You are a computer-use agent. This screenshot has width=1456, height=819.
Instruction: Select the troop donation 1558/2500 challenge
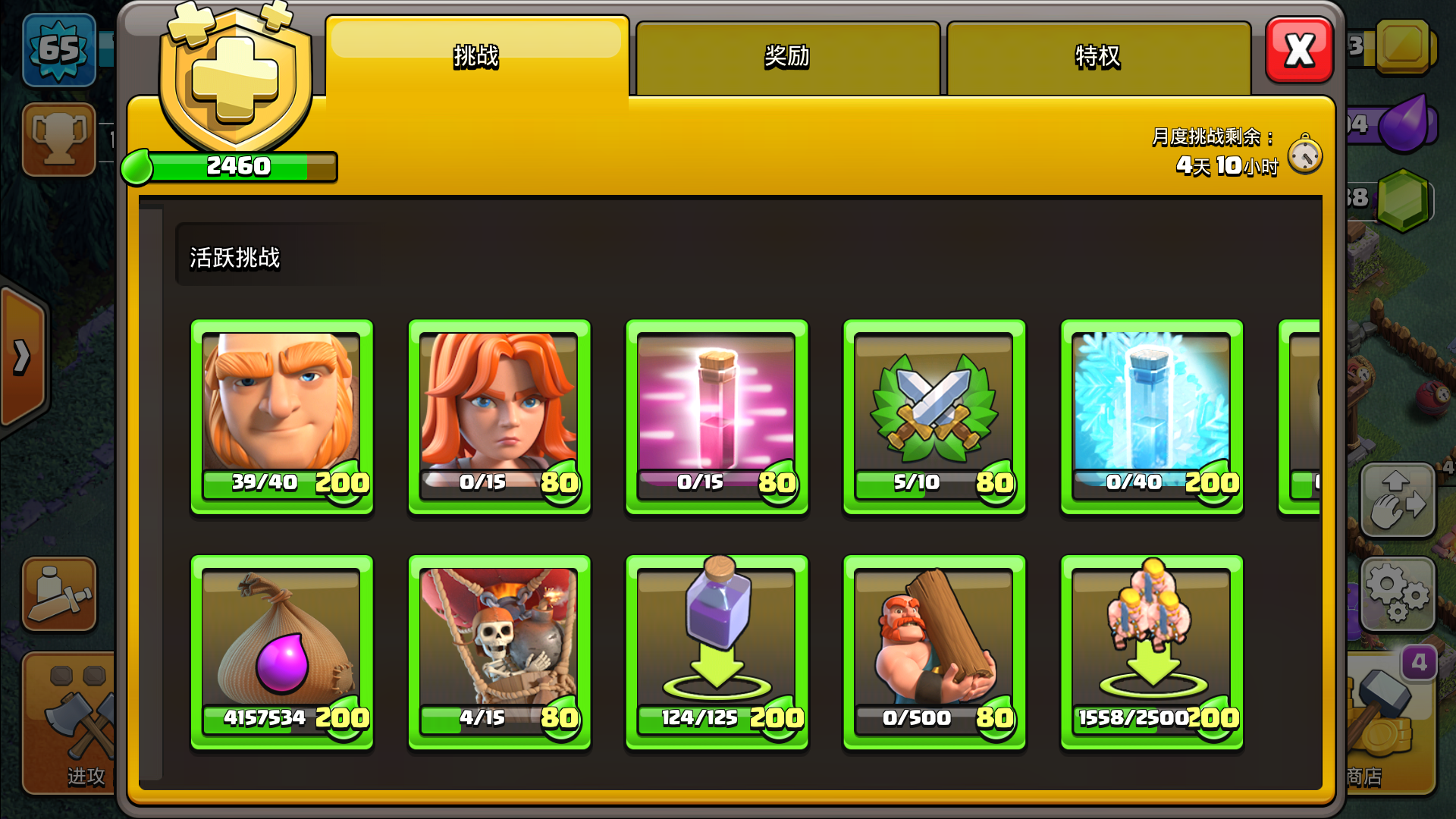coord(1152,654)
